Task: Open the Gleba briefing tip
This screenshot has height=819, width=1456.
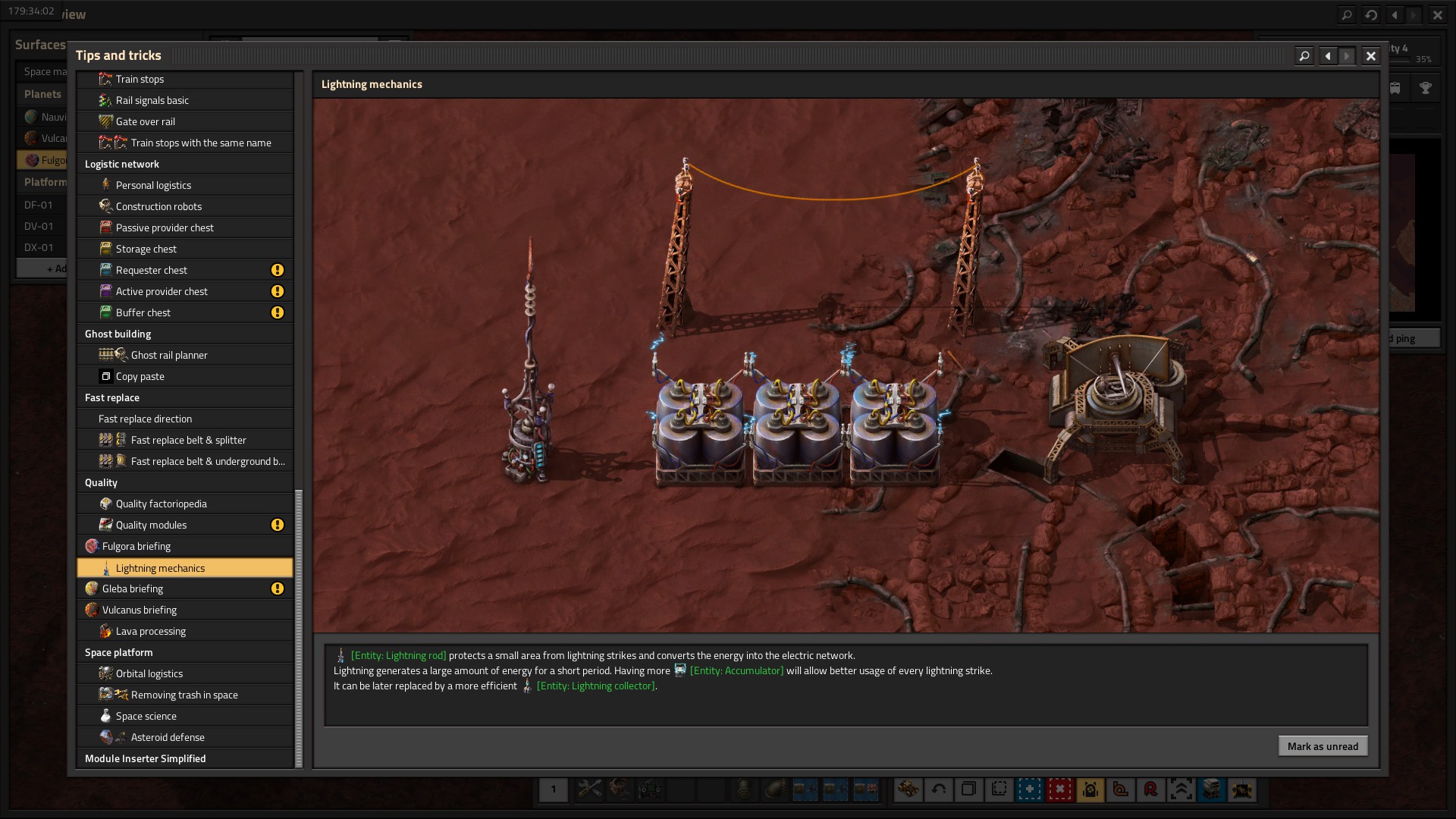Action: click(x=132, y=588)
